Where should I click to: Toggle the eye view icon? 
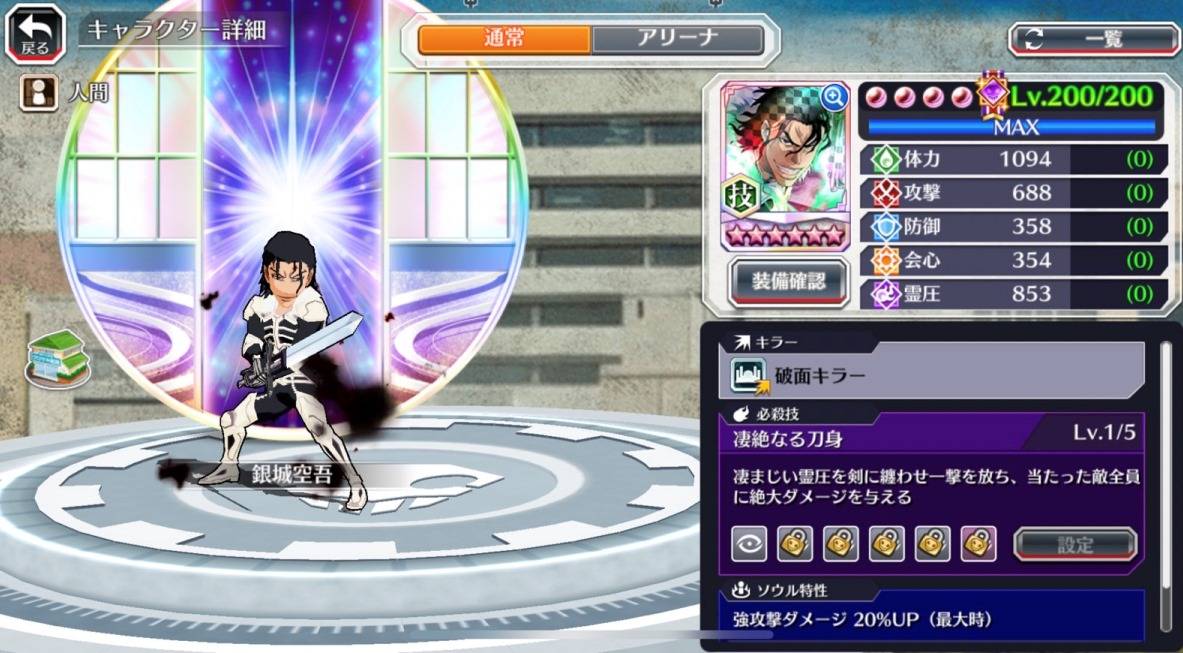pos(749,544)
